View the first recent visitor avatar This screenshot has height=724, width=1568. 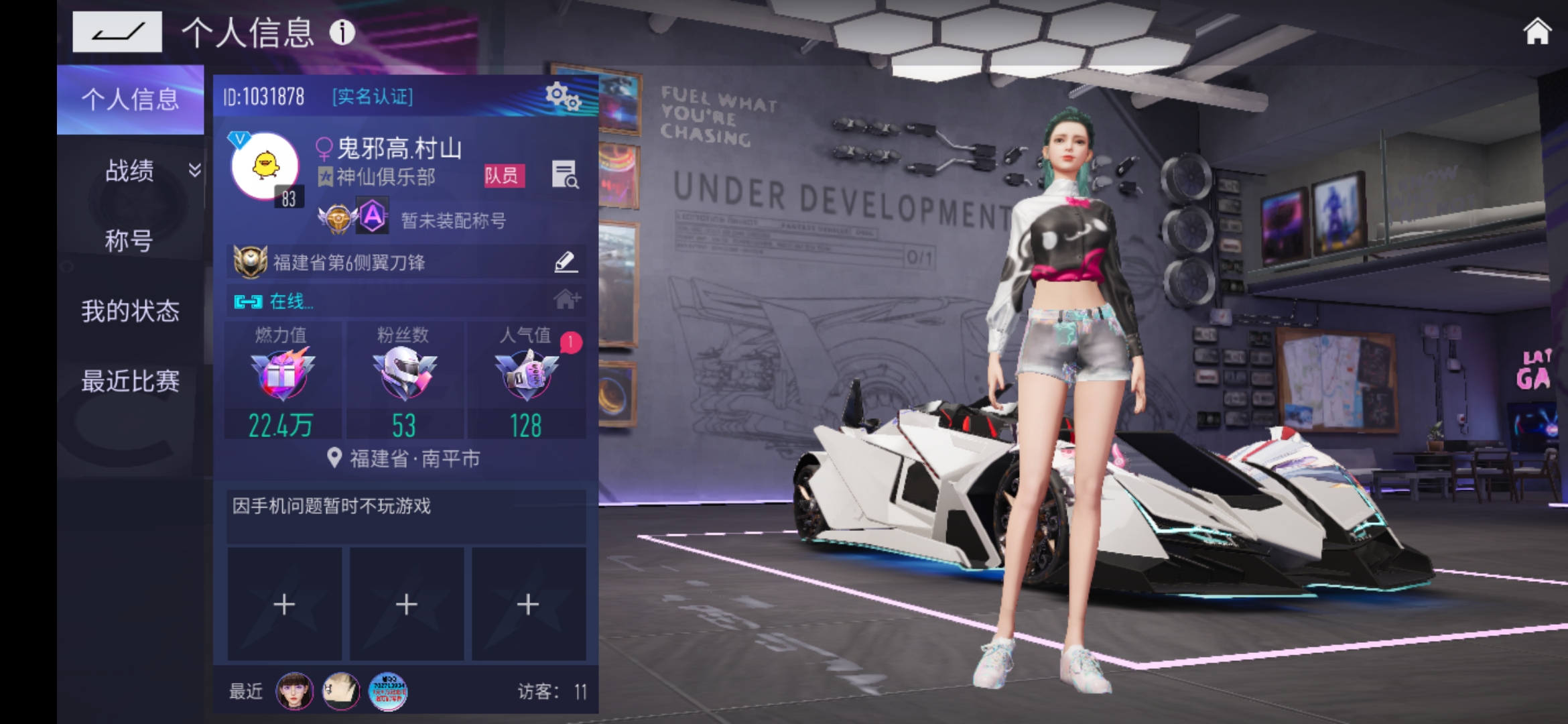point(294,691)
